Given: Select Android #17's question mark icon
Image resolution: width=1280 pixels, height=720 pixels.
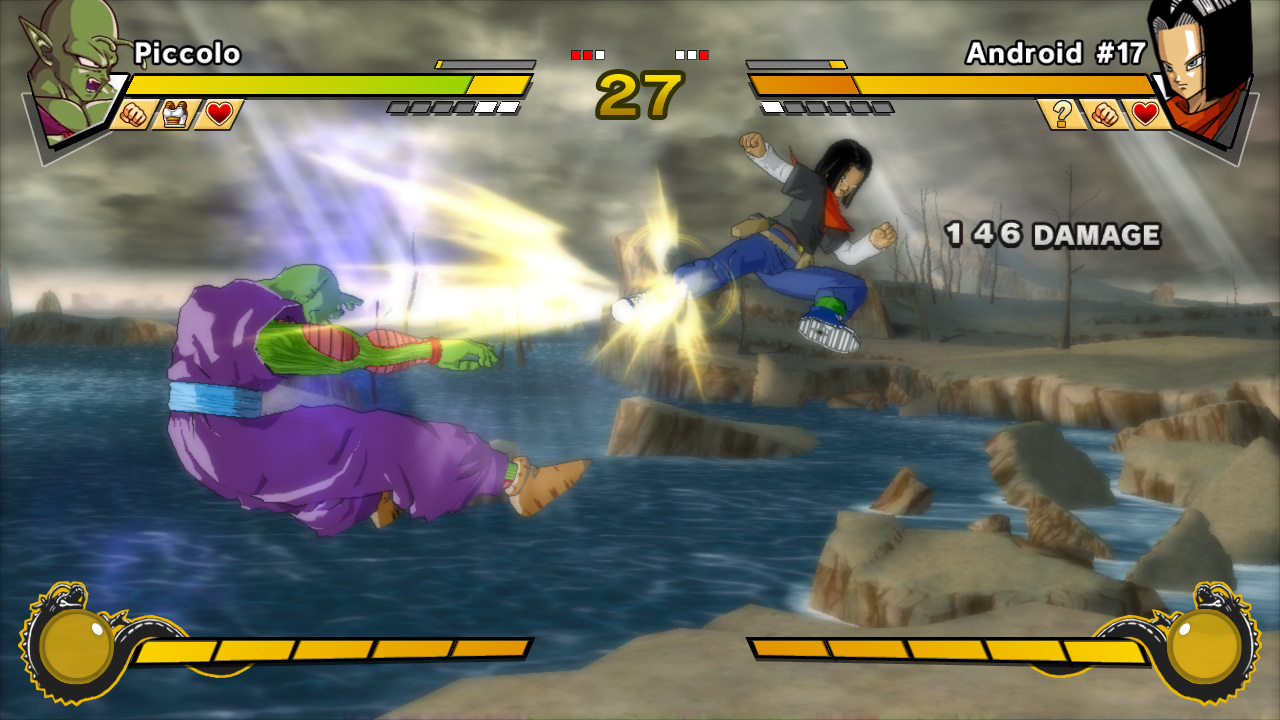Looking at the screenshot, I should (x=1062, y=114).
